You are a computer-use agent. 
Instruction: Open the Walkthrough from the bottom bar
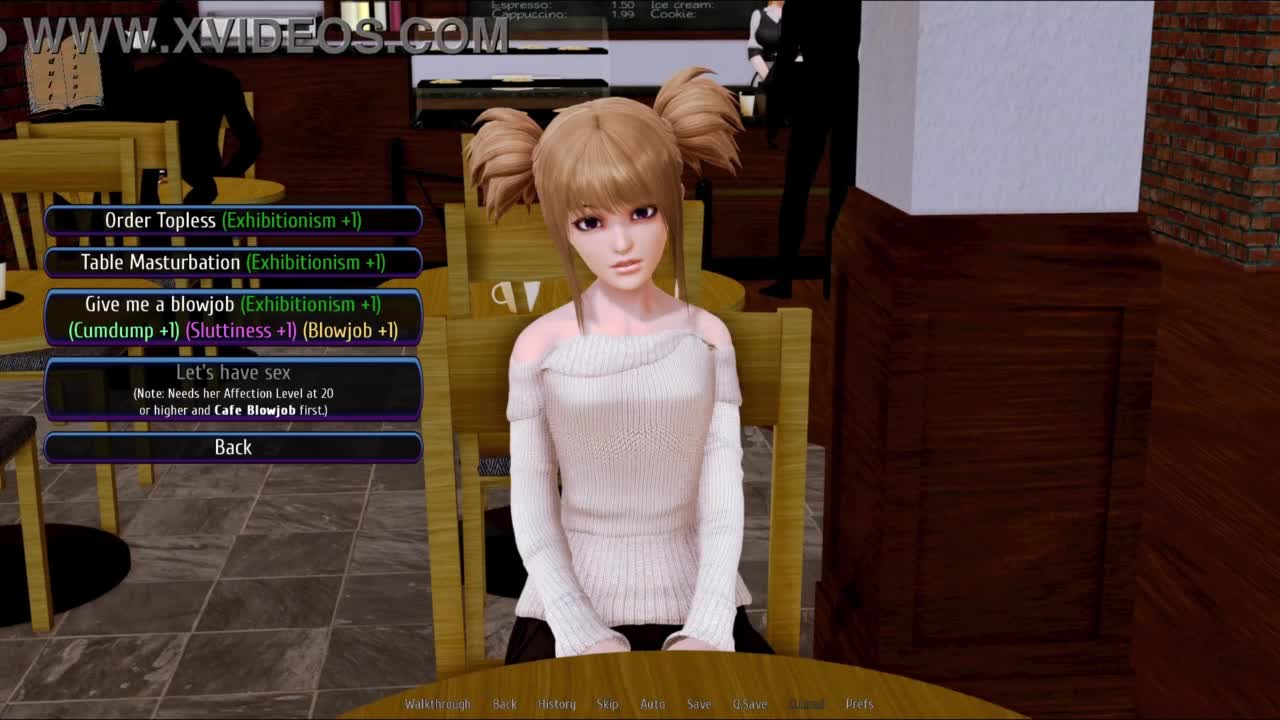(x=437, y=704)
